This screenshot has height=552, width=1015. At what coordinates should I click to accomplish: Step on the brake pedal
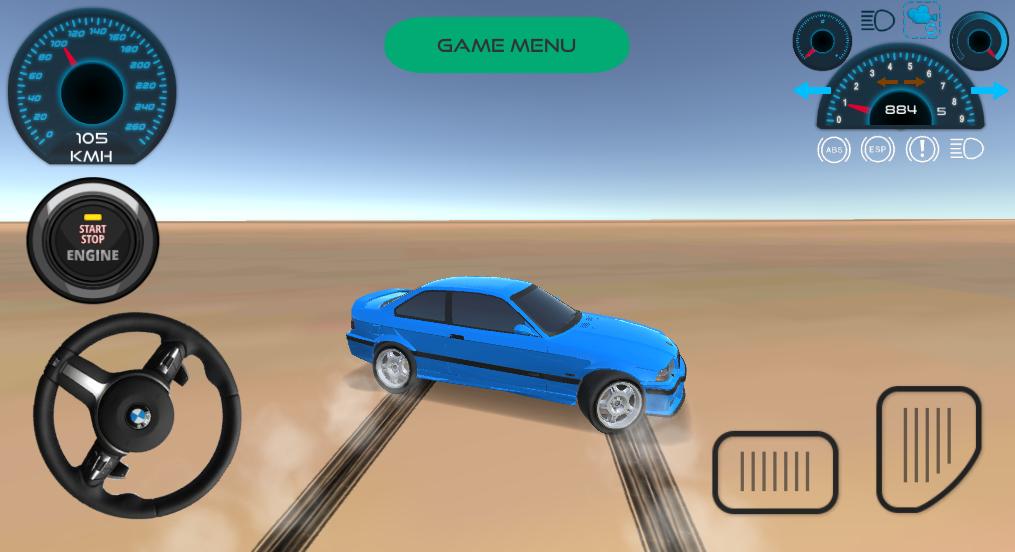click(775, 472)
